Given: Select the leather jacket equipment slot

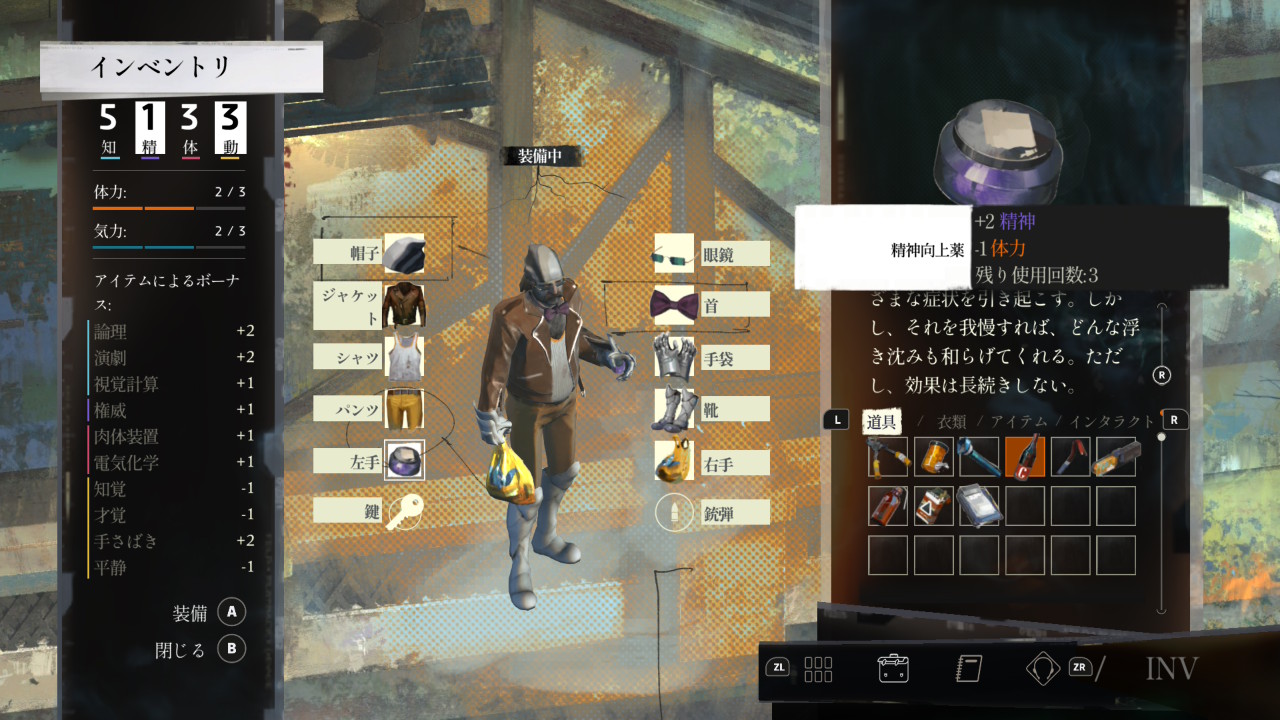Looking at the screenshot, I should pyautogui.click(x=404, y=305).
